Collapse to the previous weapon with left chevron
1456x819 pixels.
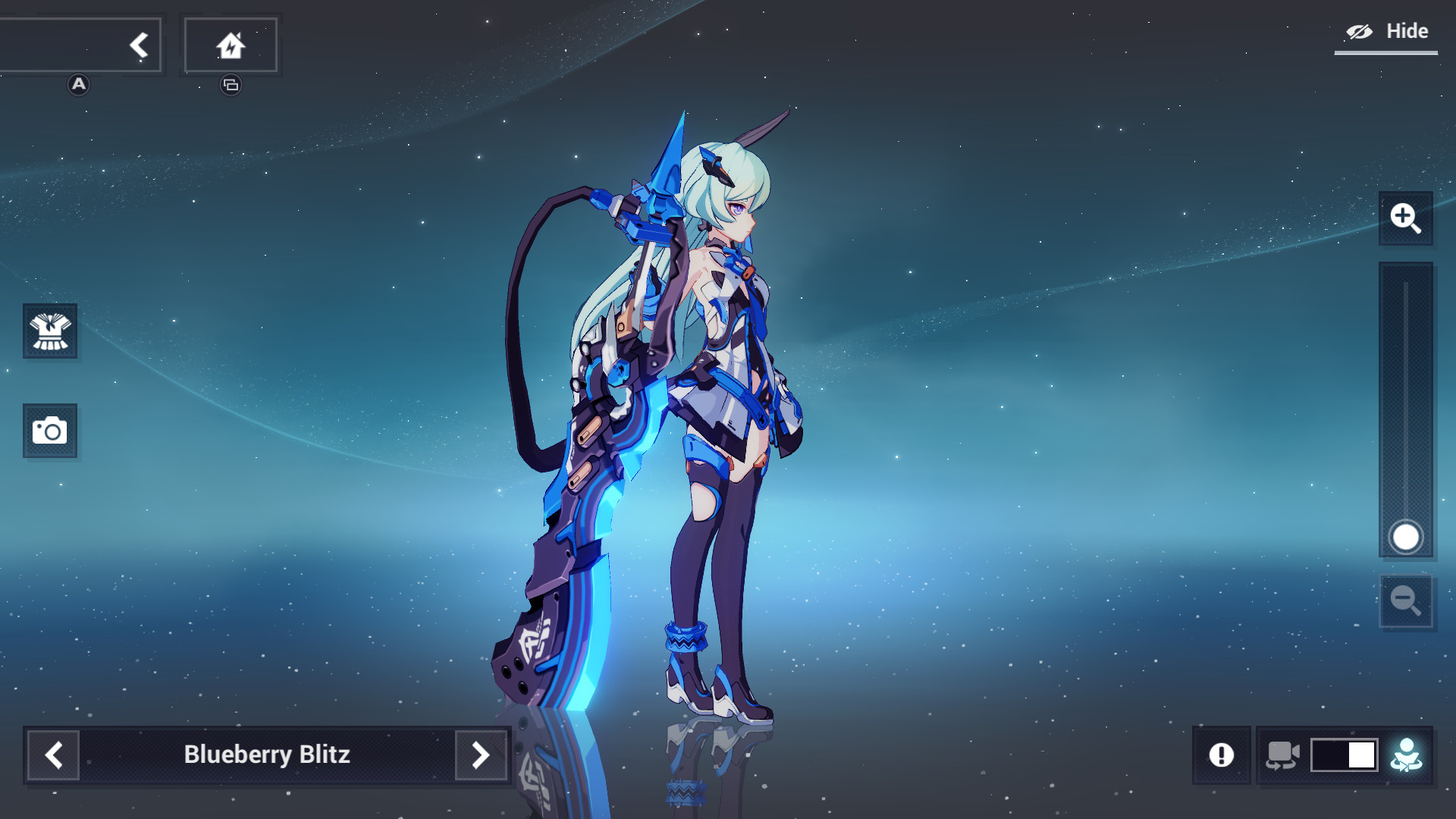point(52,755)
